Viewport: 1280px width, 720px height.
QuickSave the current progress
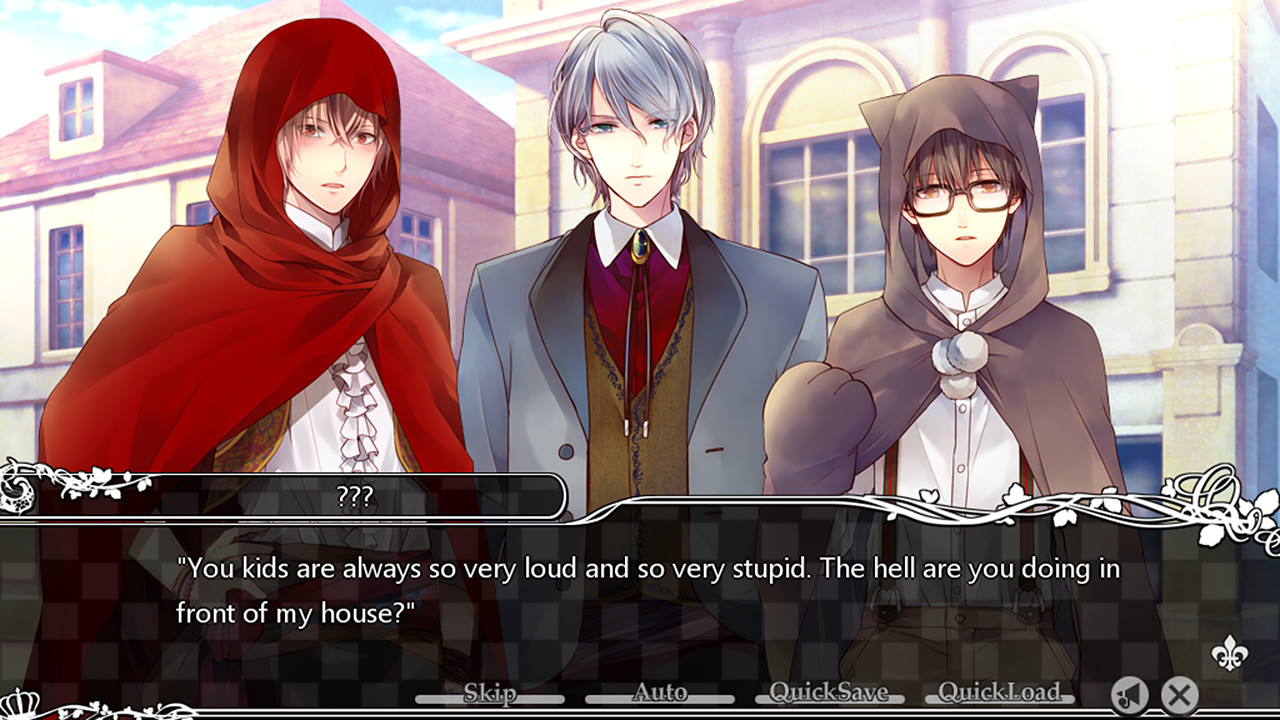tap(828, 692)
